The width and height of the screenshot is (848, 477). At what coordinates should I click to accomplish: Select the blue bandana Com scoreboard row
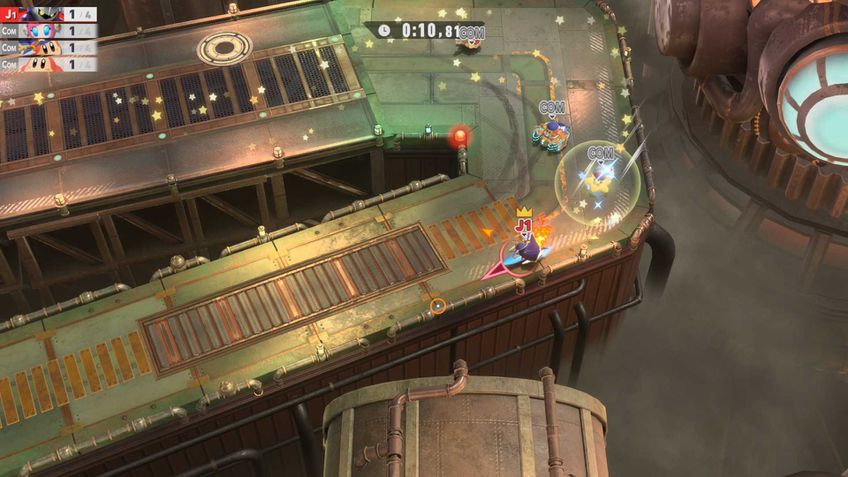pos(48,47)
